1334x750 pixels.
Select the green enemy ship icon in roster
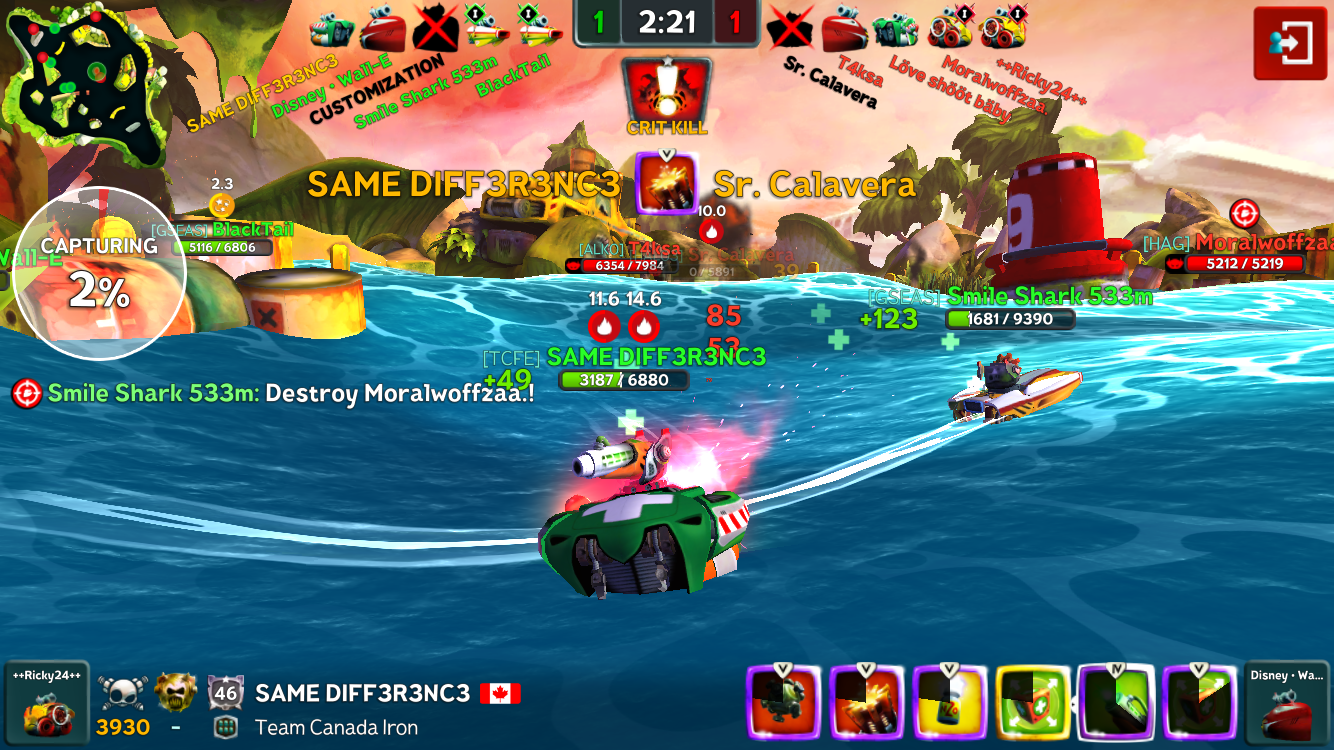tap(896, 27)
